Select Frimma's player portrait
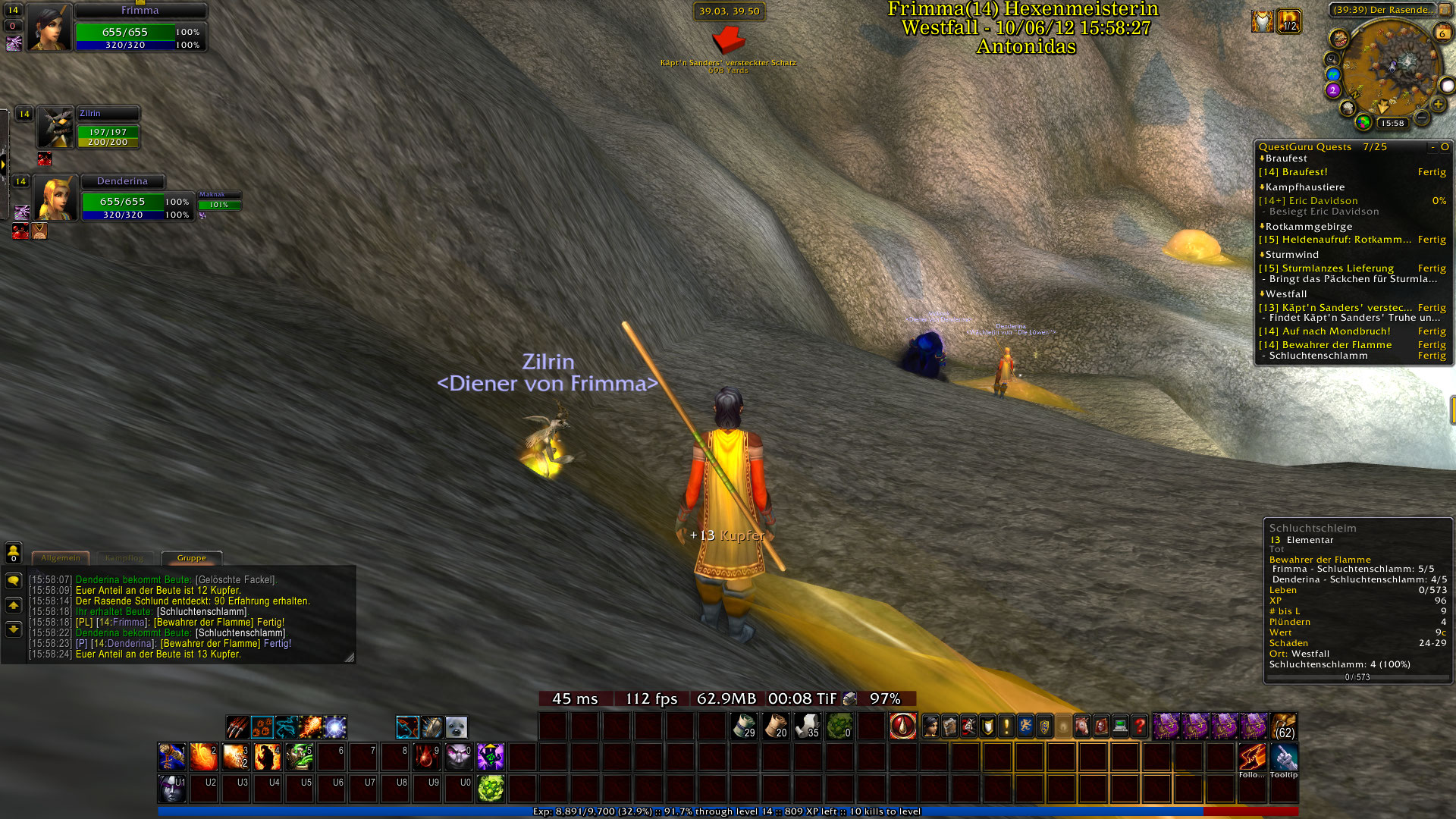The width and height of the screenshot is (1456, 819). [x=49, y=27]
